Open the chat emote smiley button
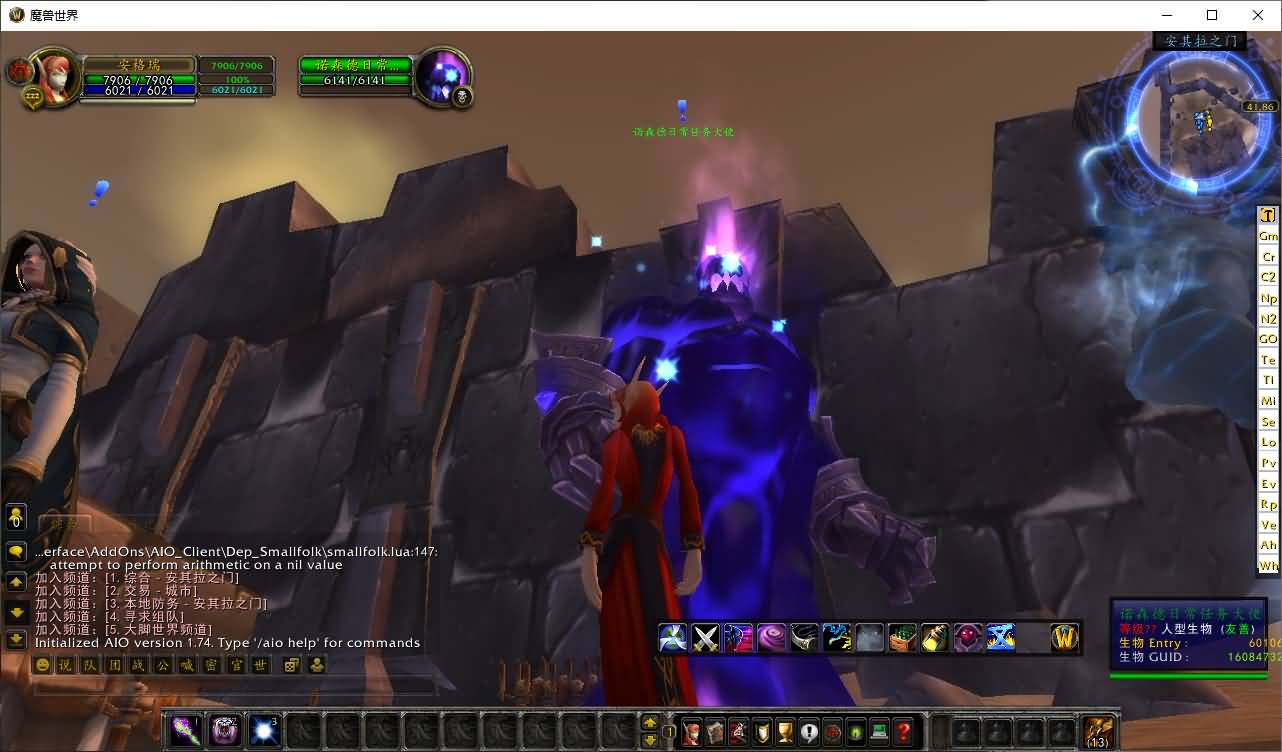Screen dimensions: 1282x752 coord(43,665)
